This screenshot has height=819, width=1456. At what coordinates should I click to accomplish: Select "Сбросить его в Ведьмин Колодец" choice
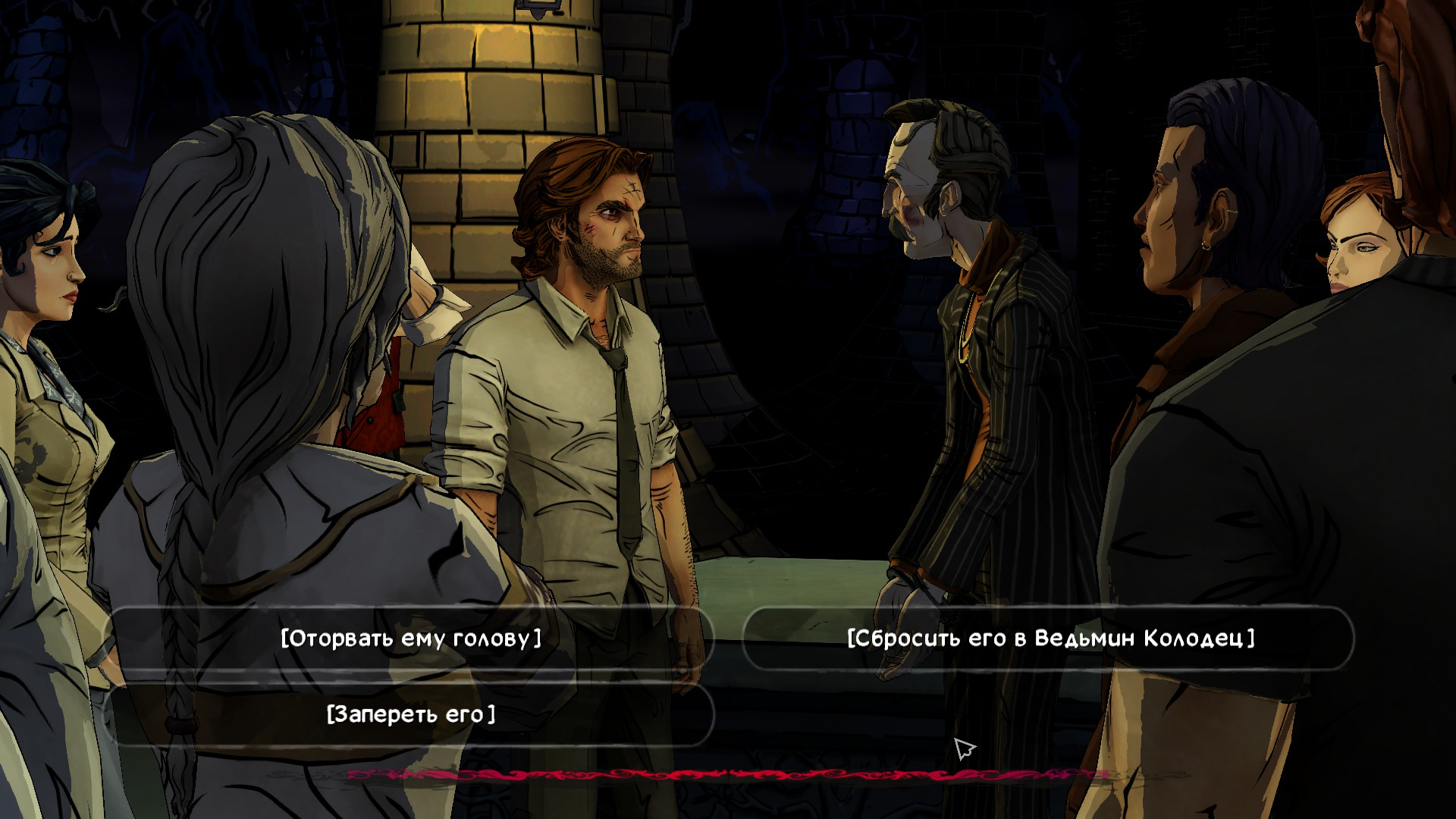[1050, 638]
